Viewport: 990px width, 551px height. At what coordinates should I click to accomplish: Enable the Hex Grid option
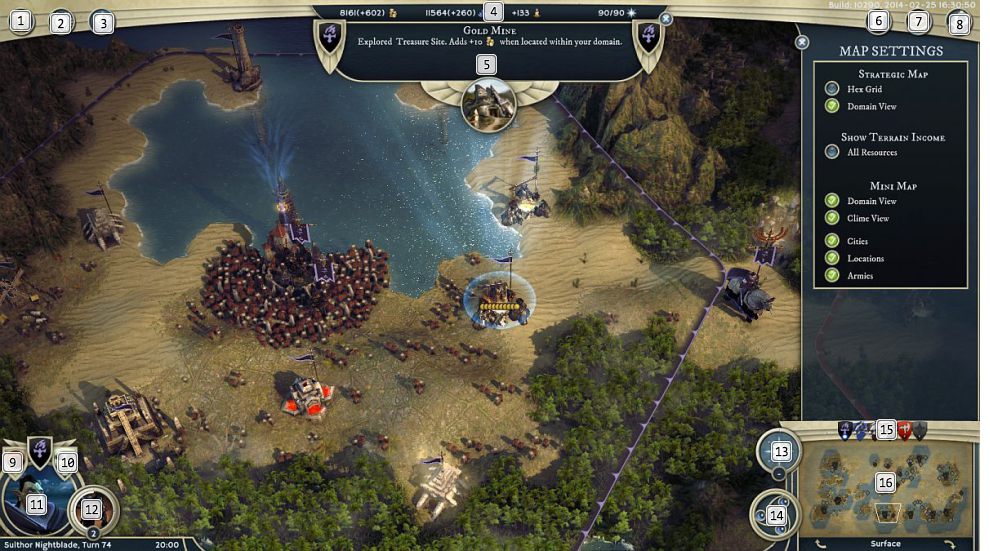point(831,89)
